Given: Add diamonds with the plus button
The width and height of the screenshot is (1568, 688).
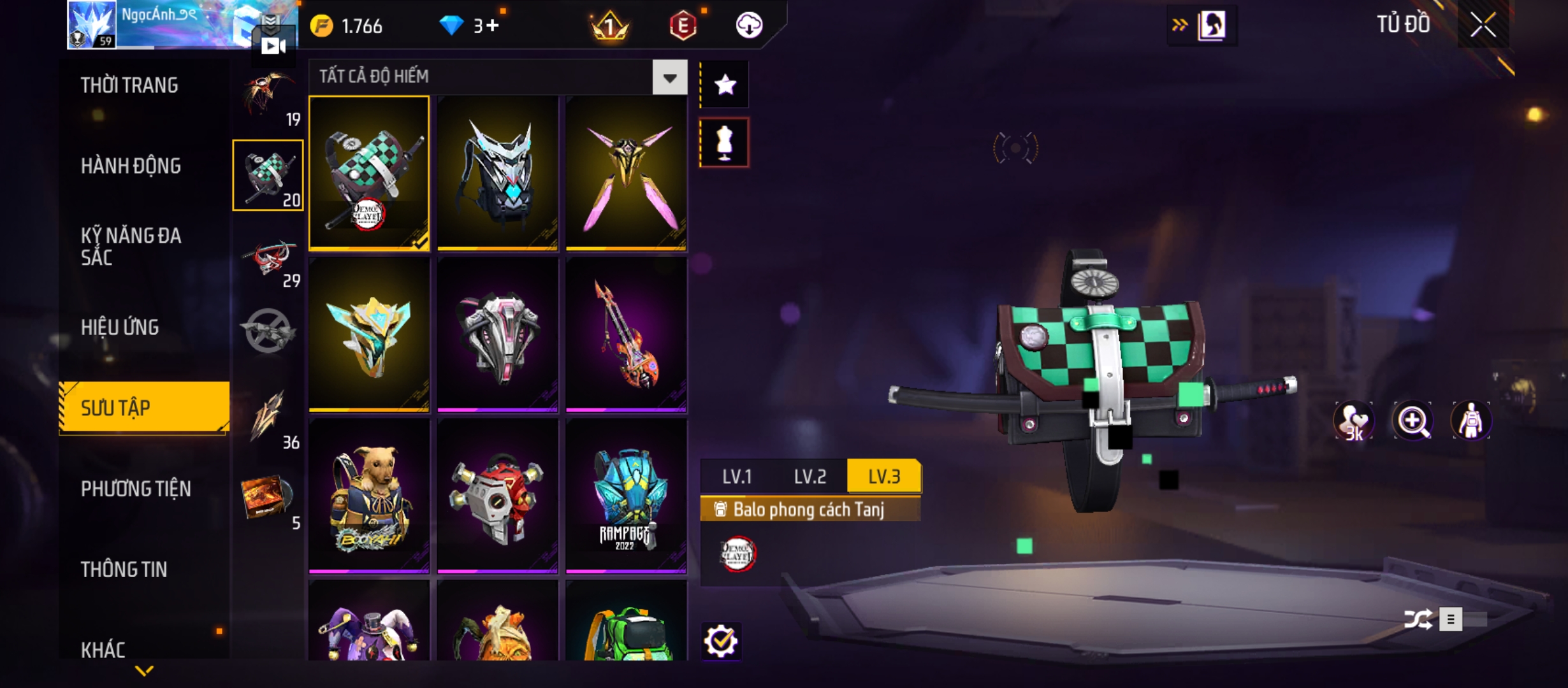Looking at the screenshot, I should pos(492,25).
